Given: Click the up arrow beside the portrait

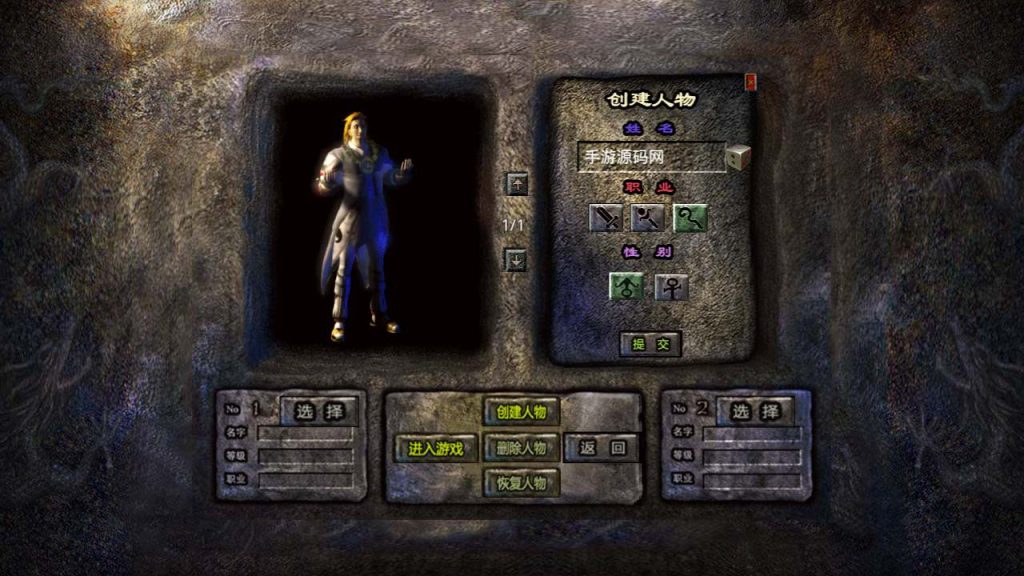Looking at the screenshot, I should pos(516,184).
